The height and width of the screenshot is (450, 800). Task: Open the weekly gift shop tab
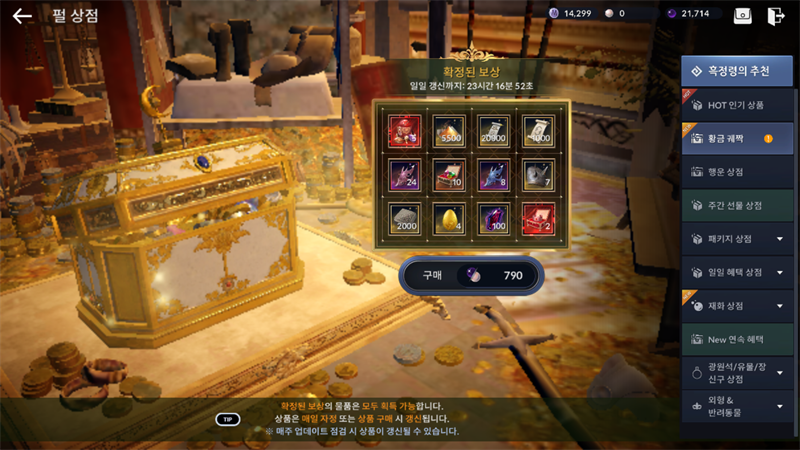tap(737, 205)
